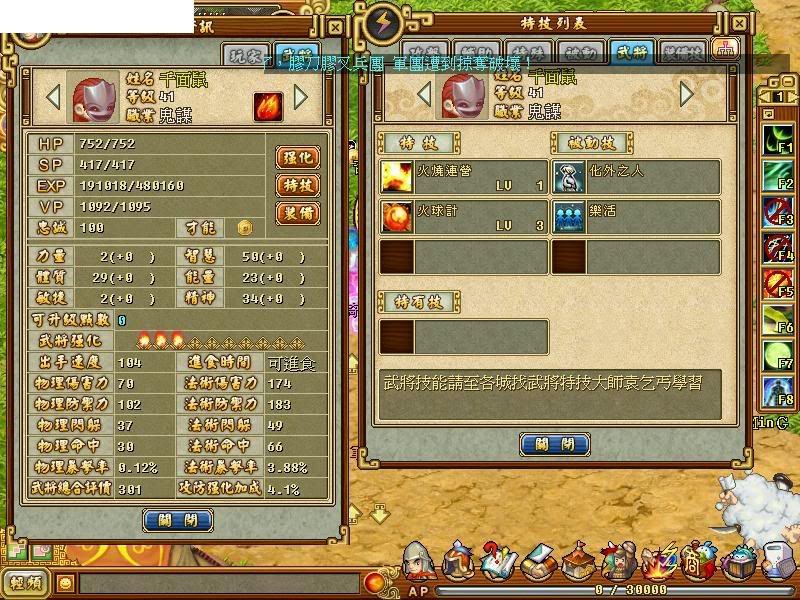Activate the F1 hotbar skill
This screenshot has width=800, height=600.
click(779, 140)
